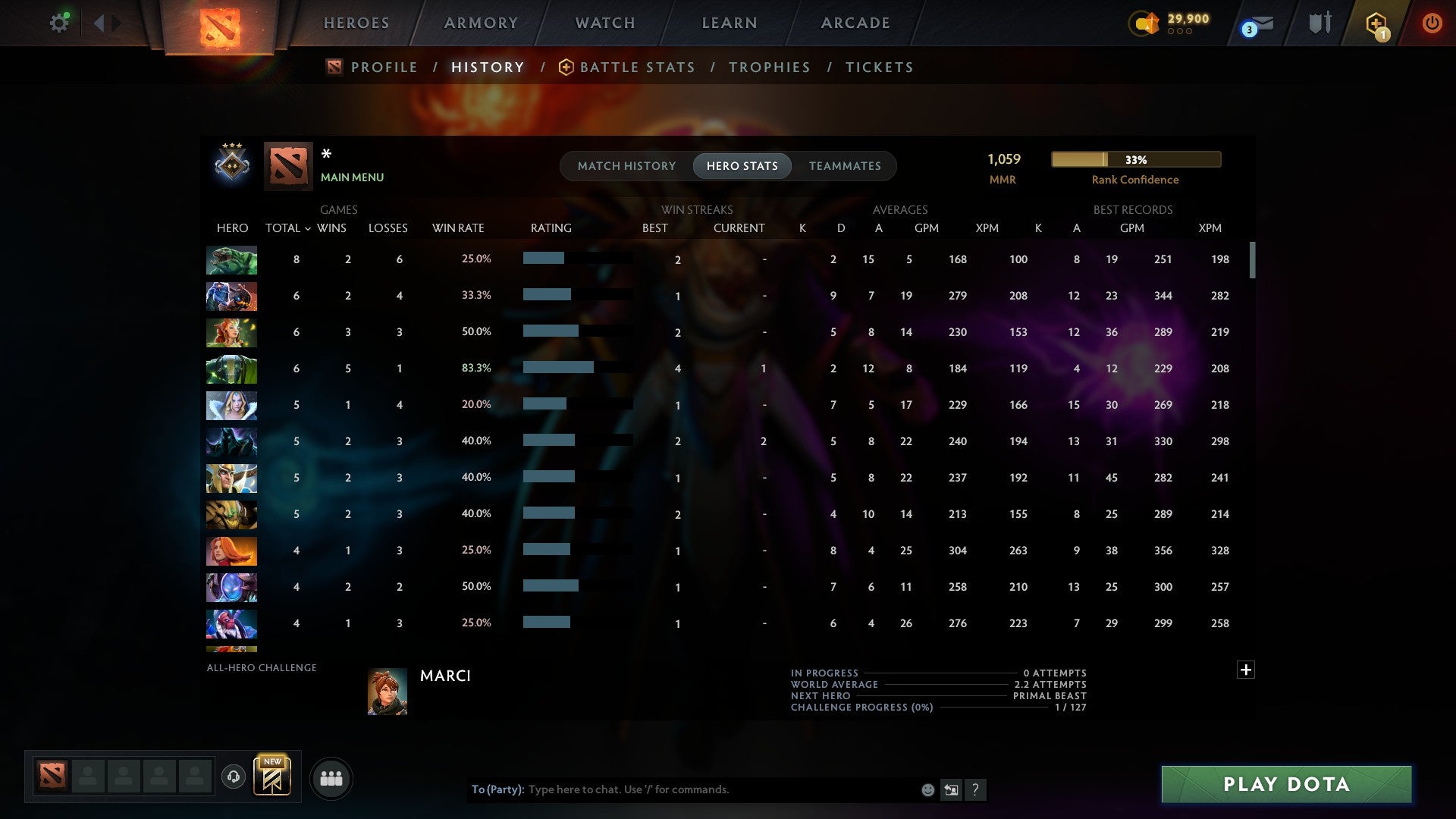The height and width of the screenshot is (819, 1456).
Task: Open the ARCADE menu
Action: (855, 23)
